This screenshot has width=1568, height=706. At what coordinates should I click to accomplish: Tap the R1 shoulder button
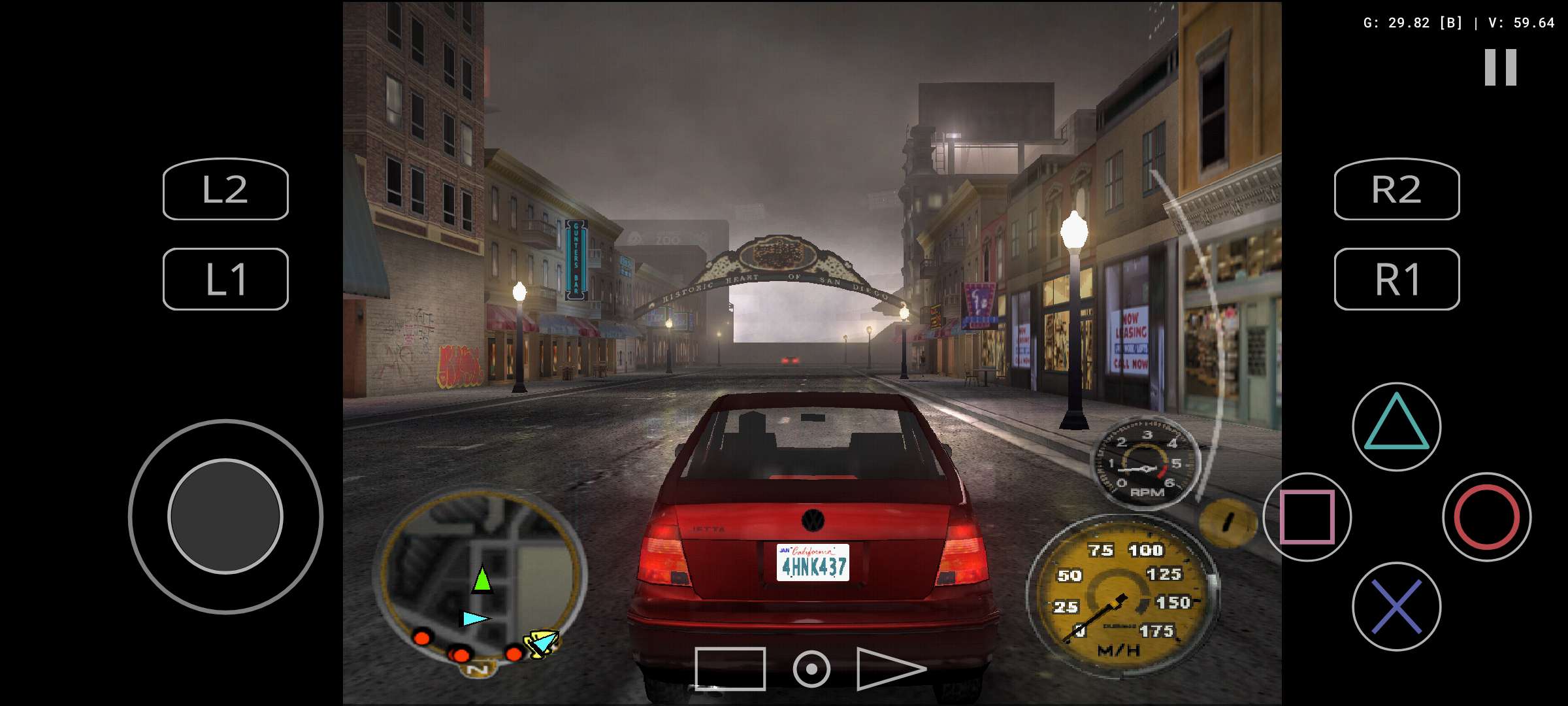[x=1397, y=279]
